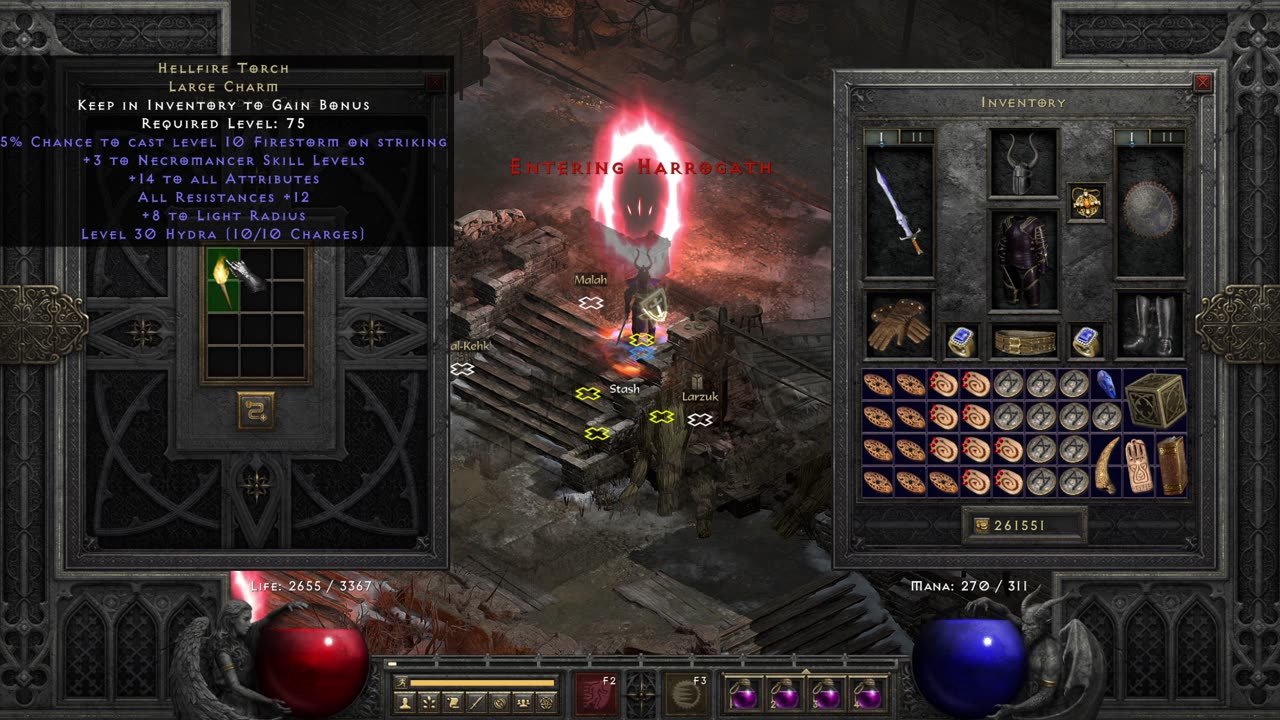Select the round shield slot

pyautogui.click(x=1150, y=211)
